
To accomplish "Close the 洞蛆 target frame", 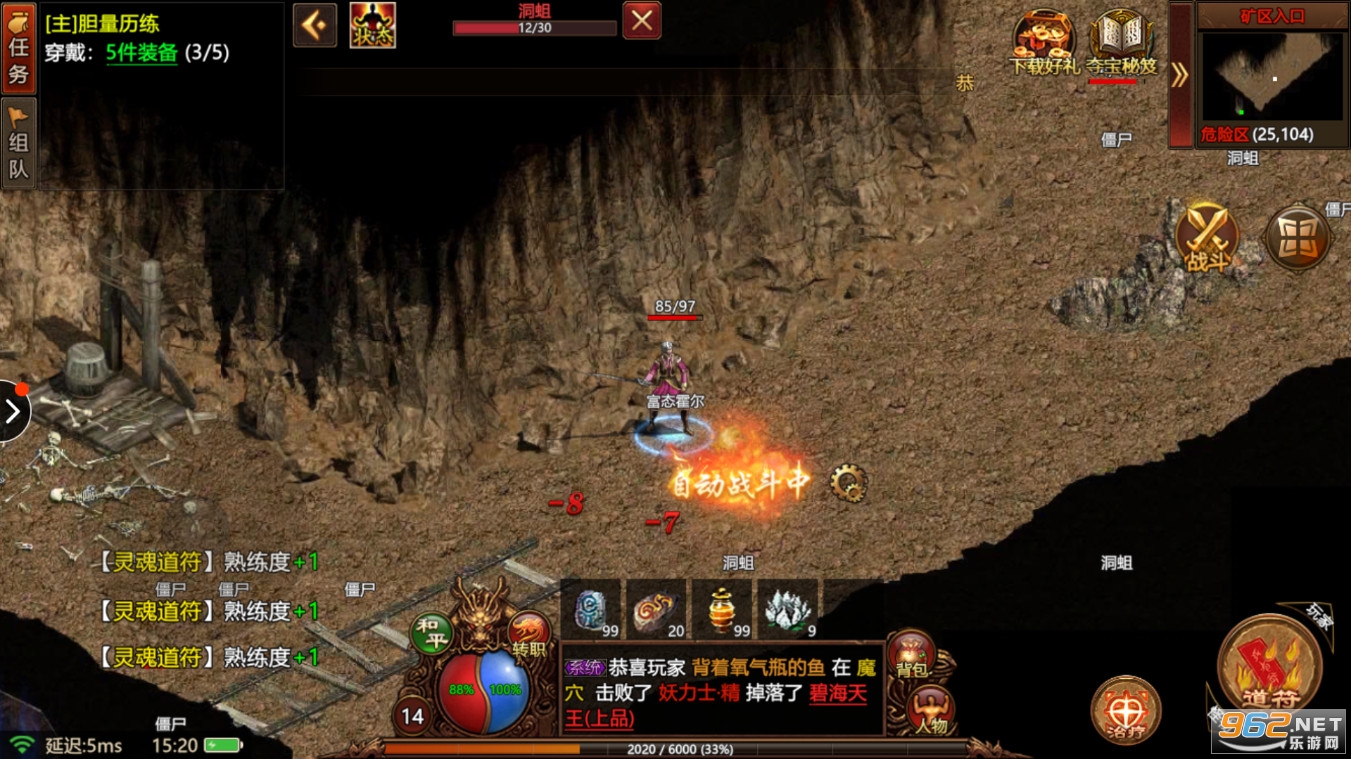I will (642, 20).
